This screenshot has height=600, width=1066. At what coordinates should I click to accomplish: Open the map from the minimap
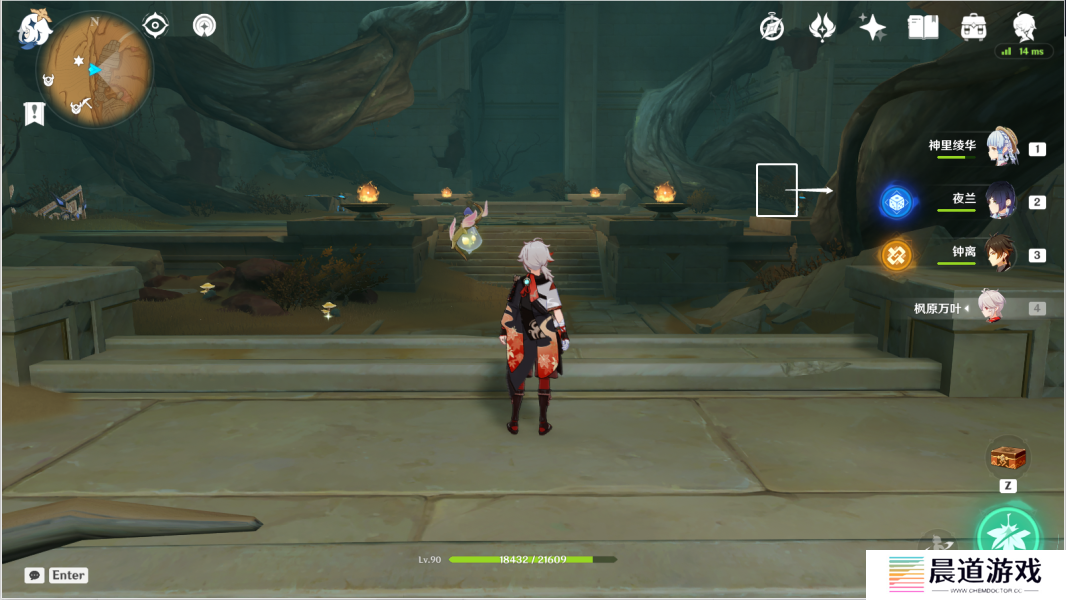pos(96,70)
